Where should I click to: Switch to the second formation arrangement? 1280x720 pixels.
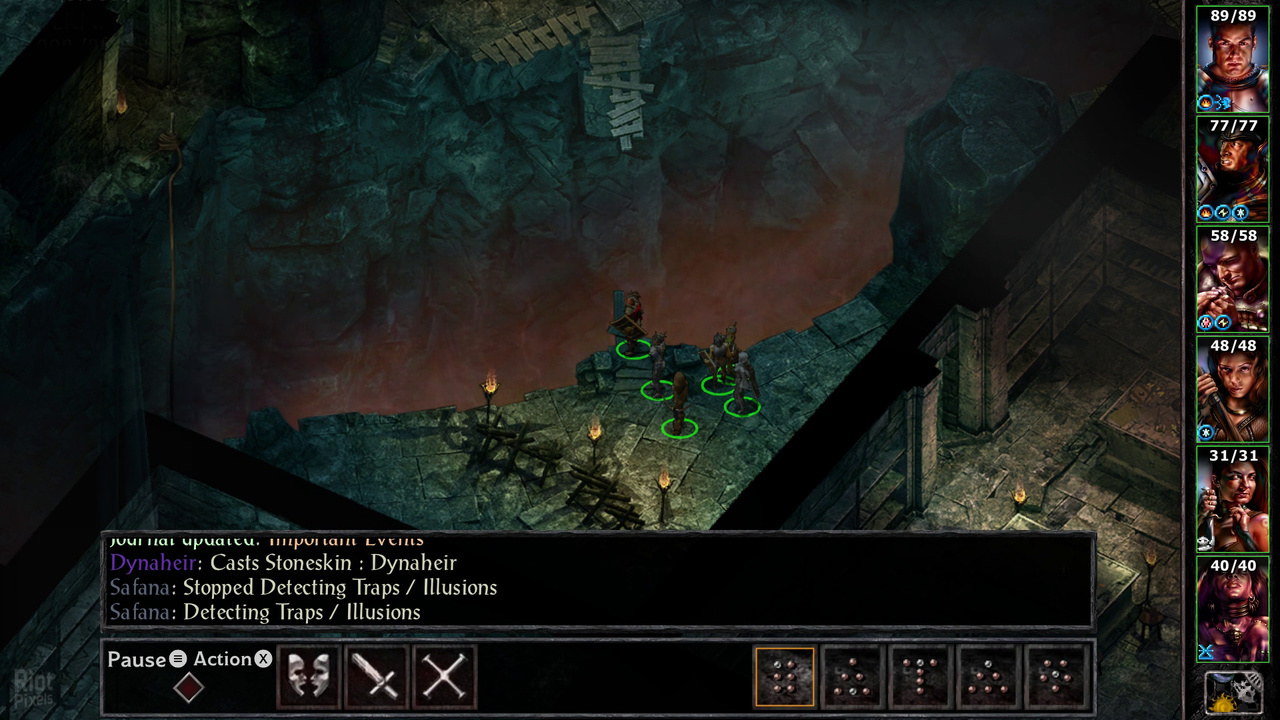851,676
